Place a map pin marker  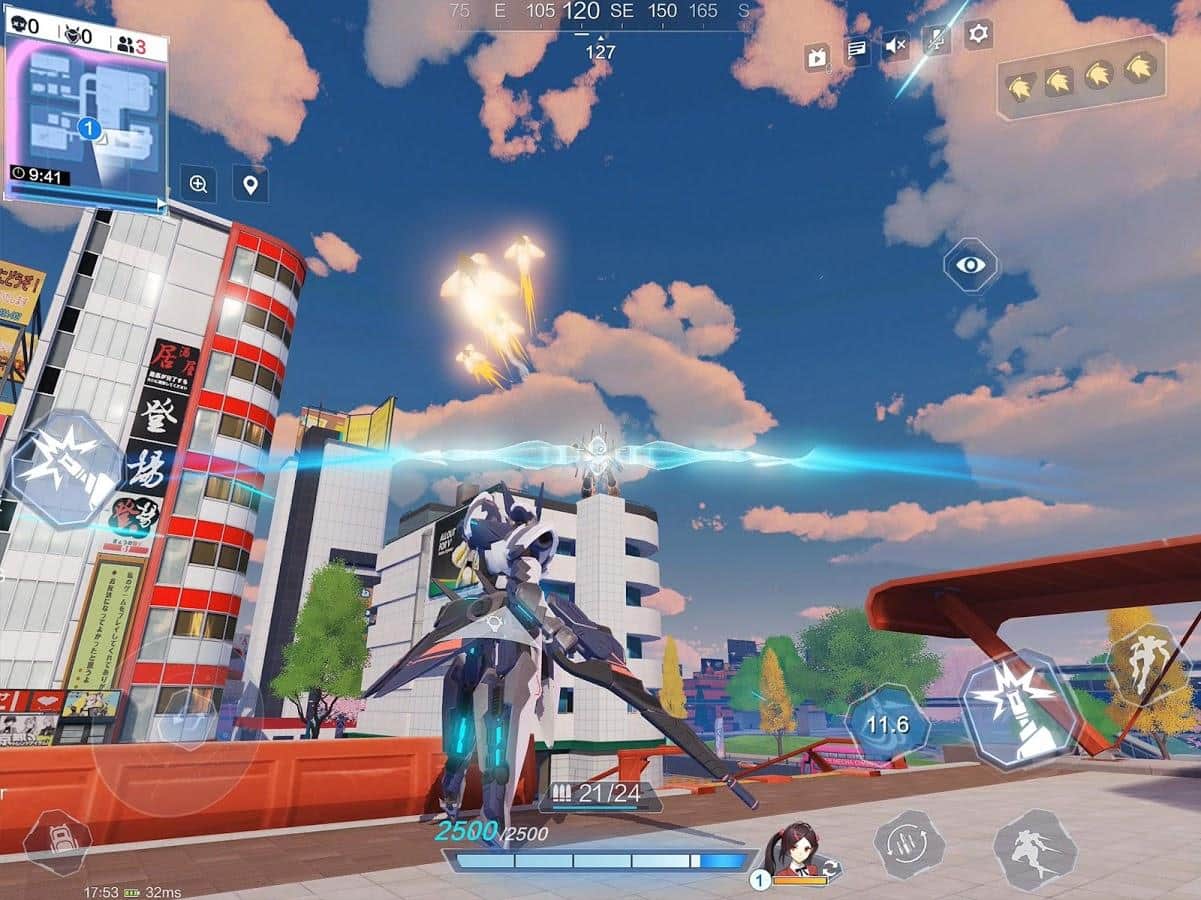[x=250, y=184]
